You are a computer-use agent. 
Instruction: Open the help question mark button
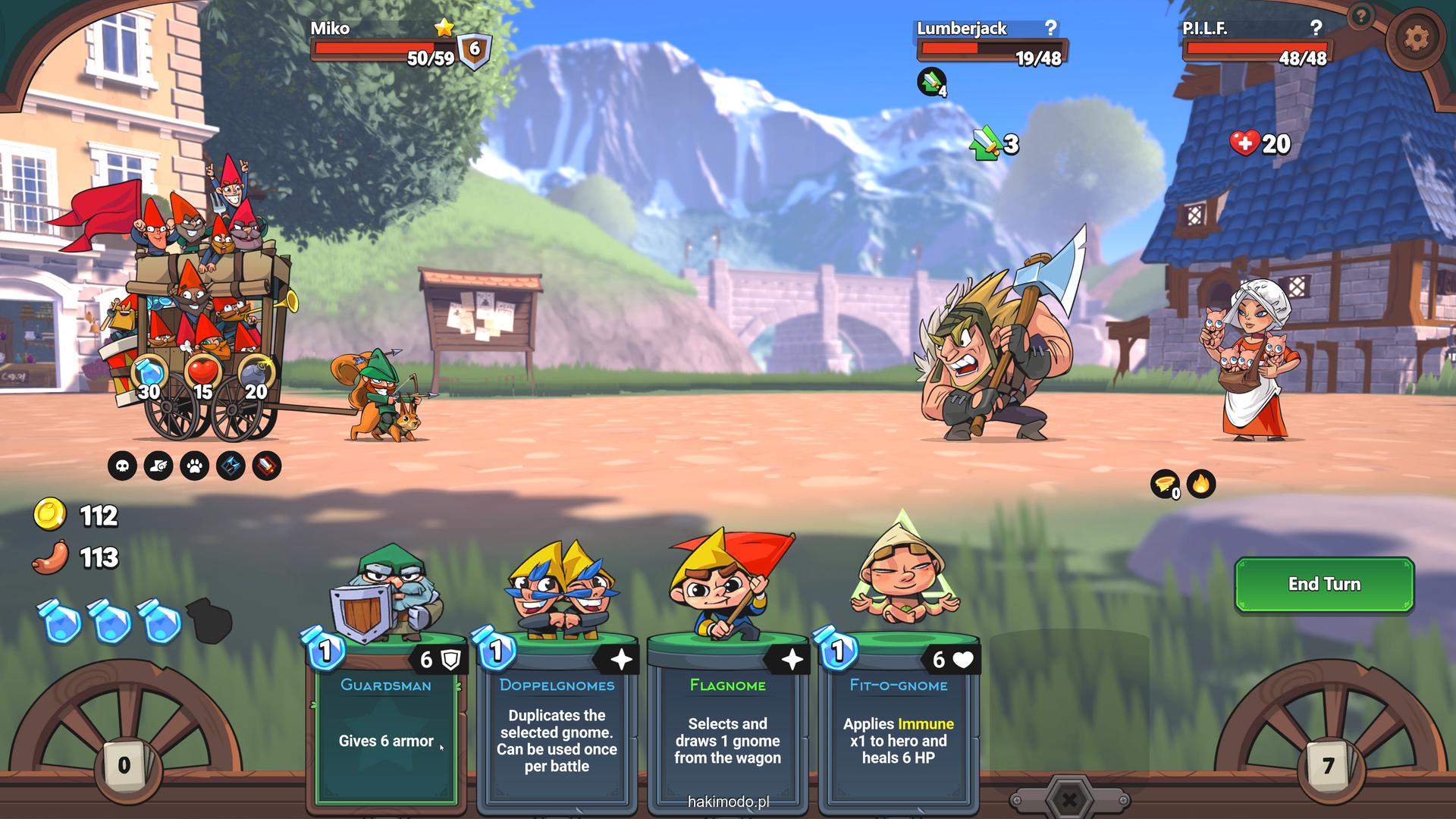point(1362,16)
